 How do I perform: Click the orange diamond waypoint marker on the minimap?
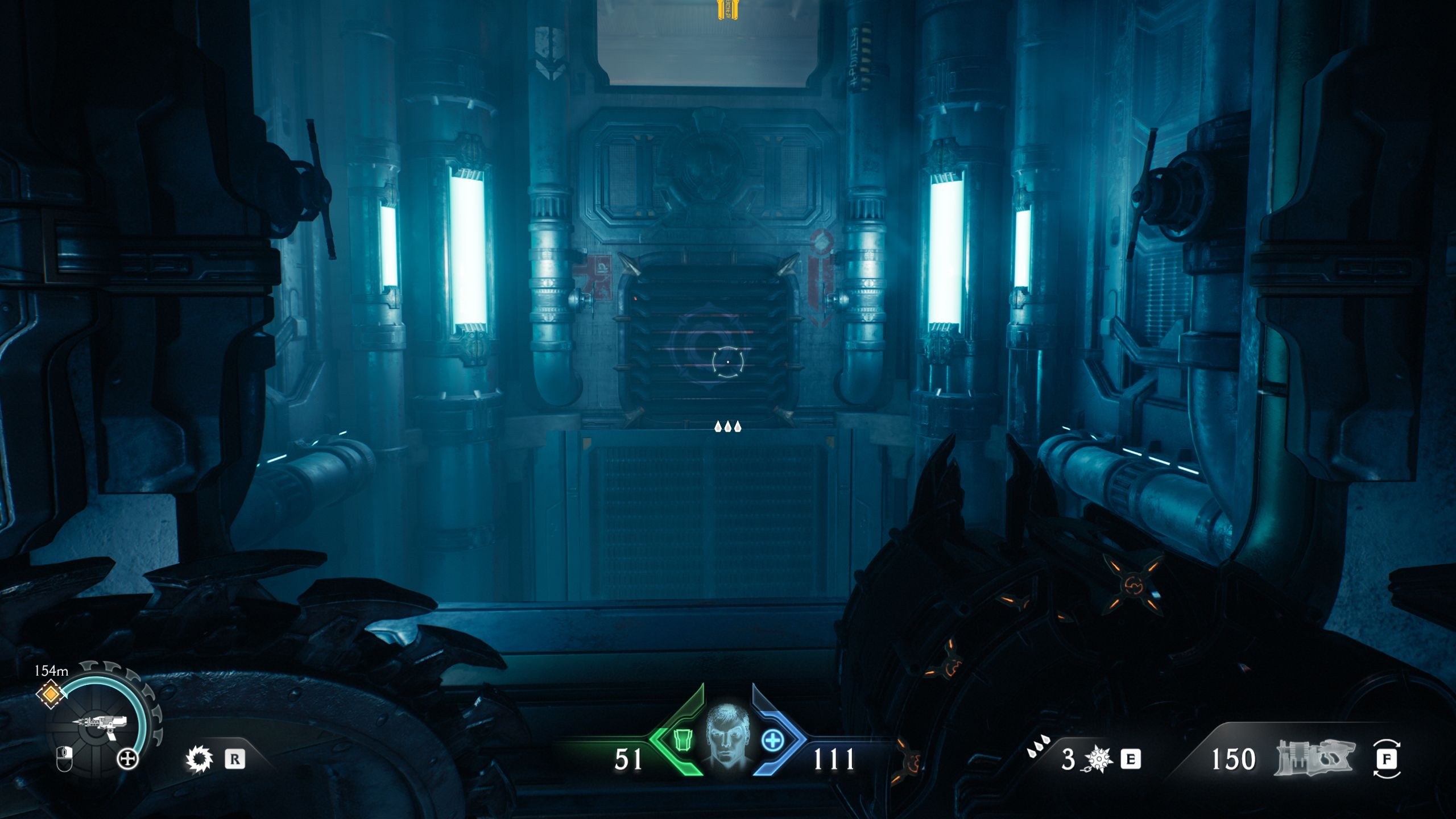click(51, 694)
